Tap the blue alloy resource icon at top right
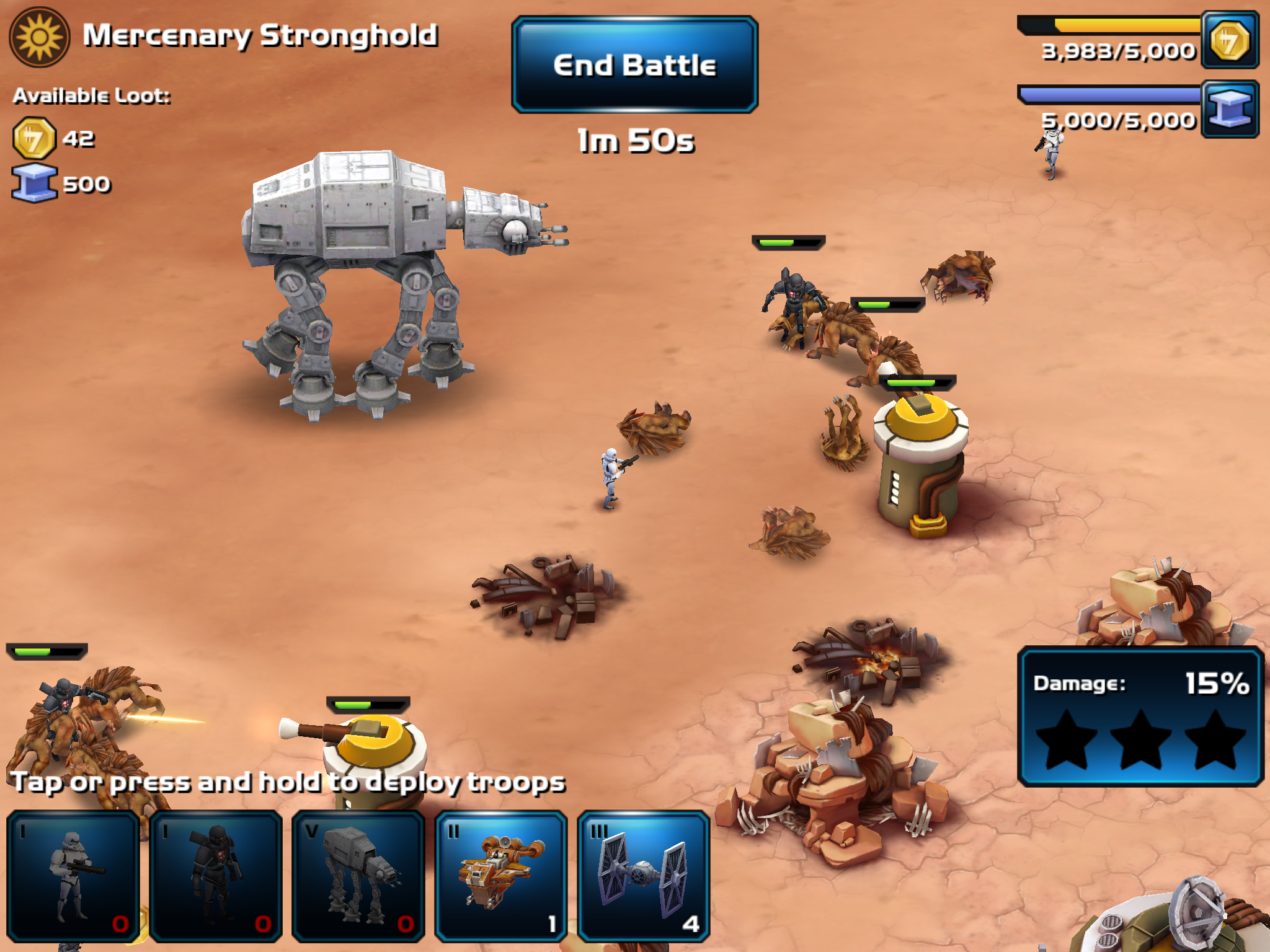Screen dimensions: 1270x952 point(1230,109)
